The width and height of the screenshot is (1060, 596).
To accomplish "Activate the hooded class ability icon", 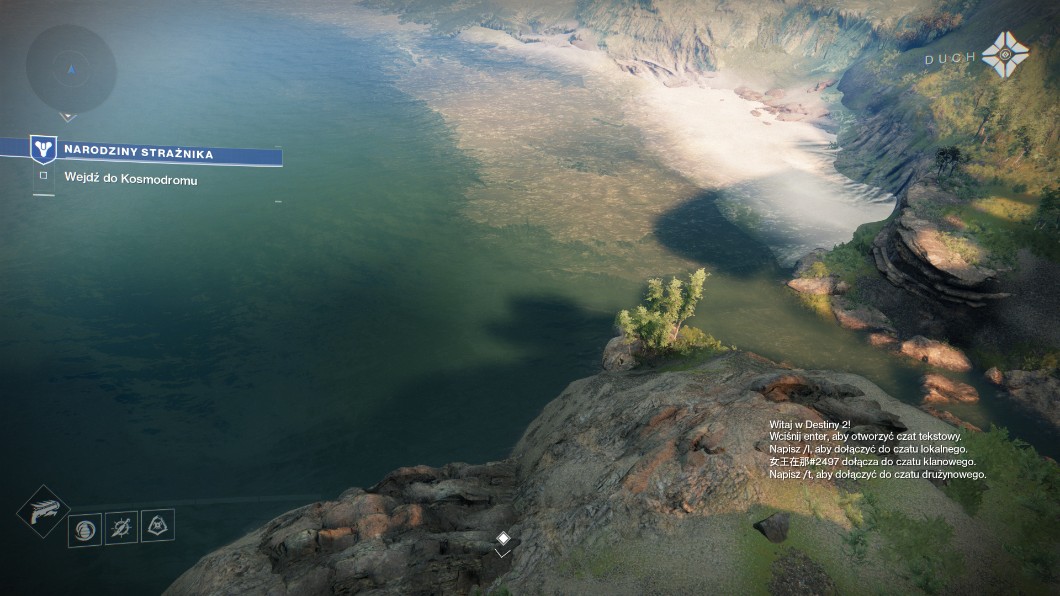I will 158,525.
